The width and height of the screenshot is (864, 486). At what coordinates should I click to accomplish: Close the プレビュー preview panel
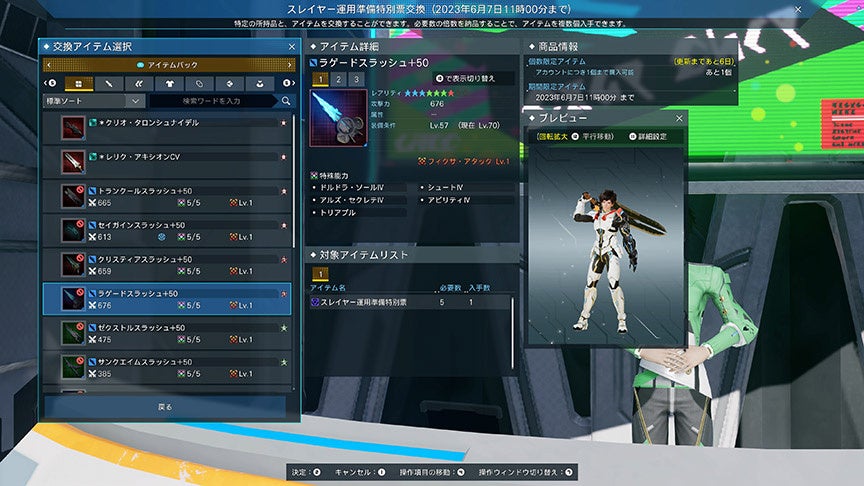point(679,118)
